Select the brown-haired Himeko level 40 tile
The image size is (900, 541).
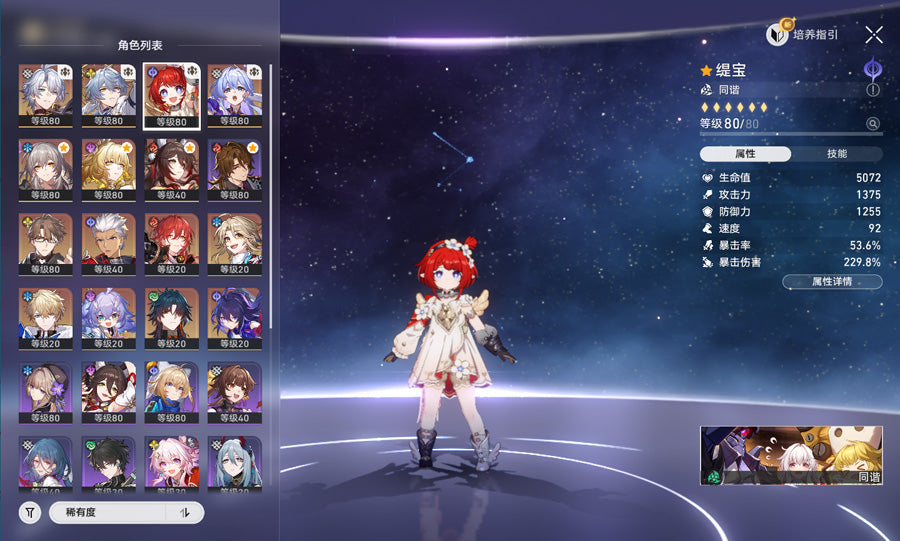172,170
